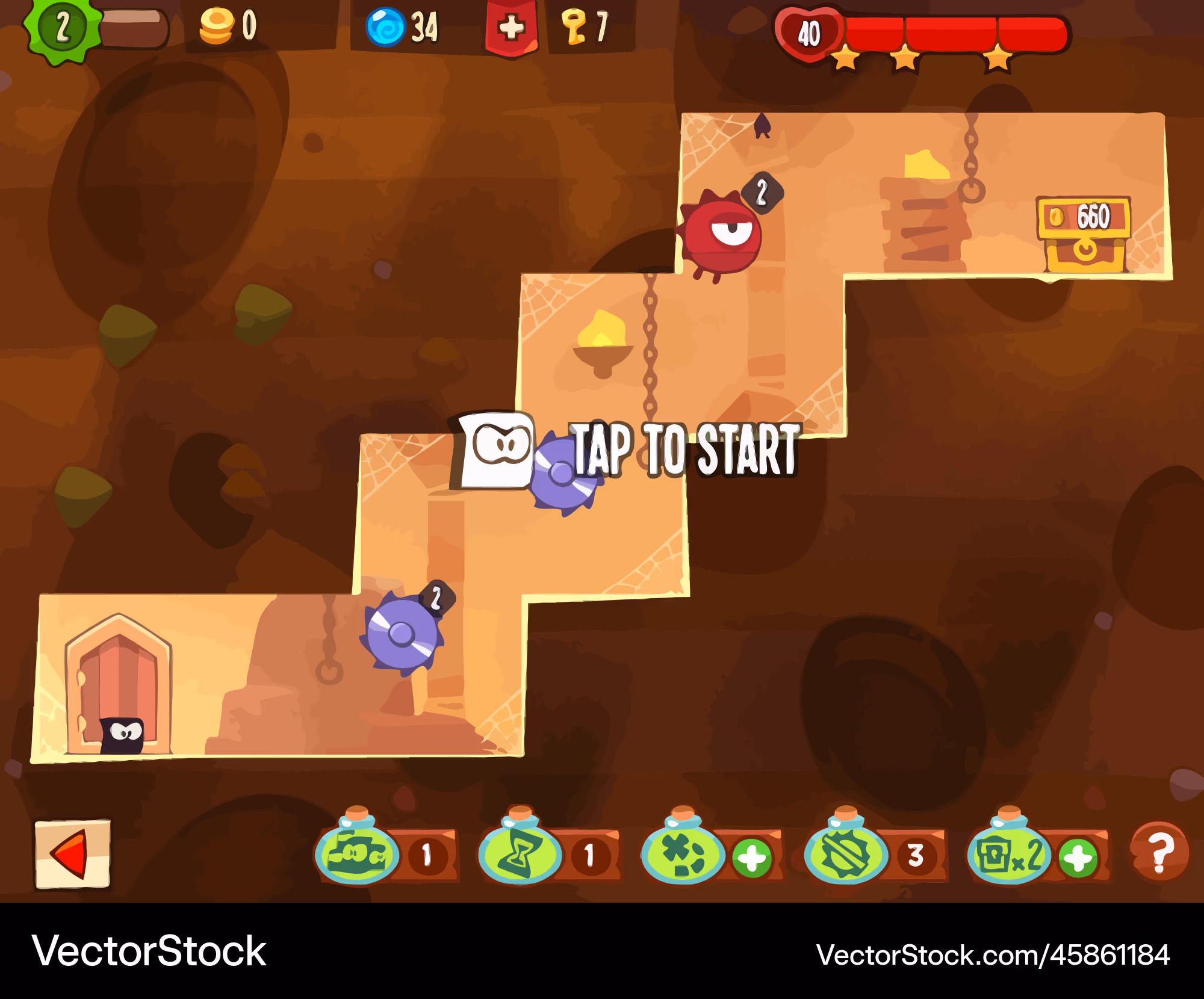
Task: Open the question mark help button
Action: pyautogui.click(x=1159, y=852)
